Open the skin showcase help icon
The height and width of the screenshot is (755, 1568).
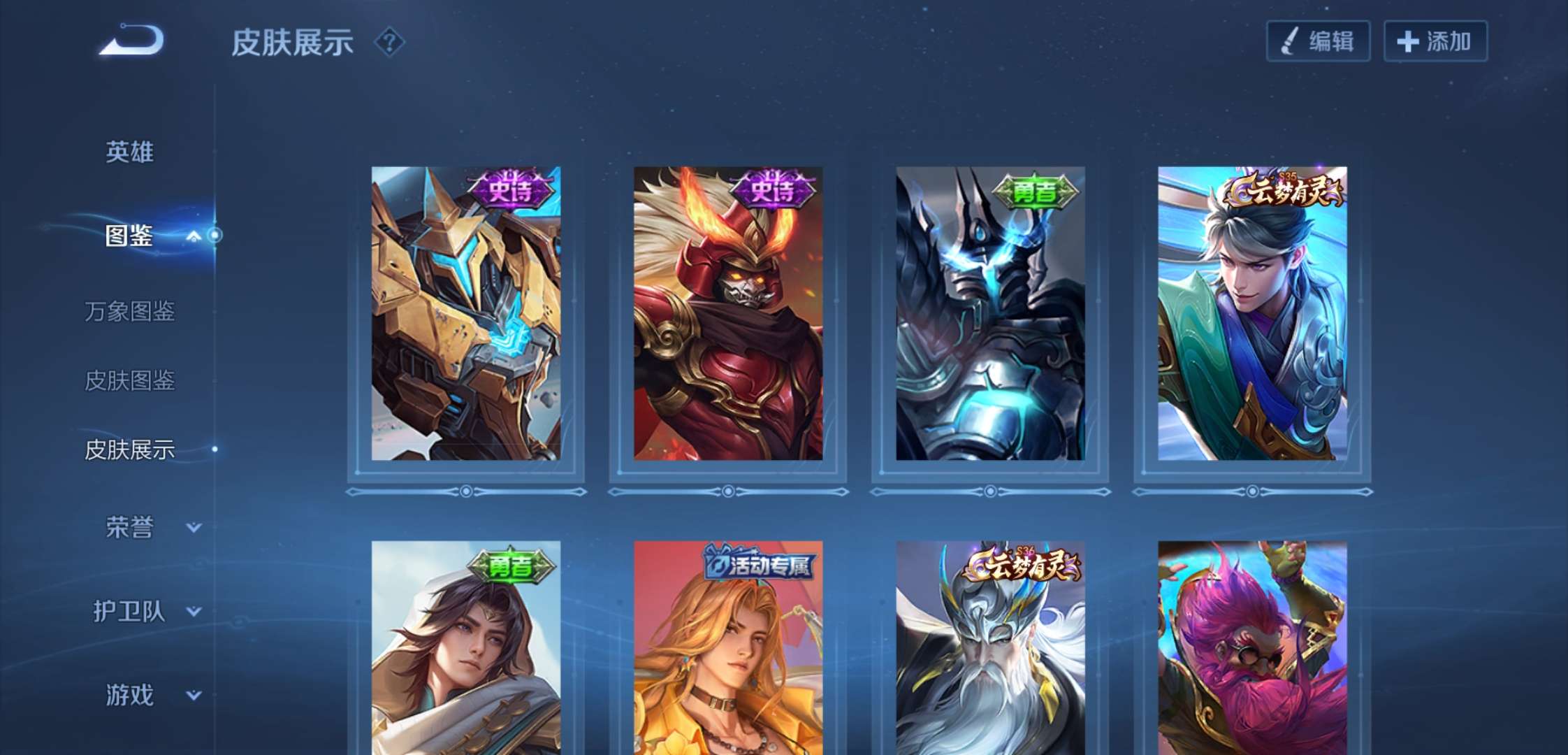[389, 43]
